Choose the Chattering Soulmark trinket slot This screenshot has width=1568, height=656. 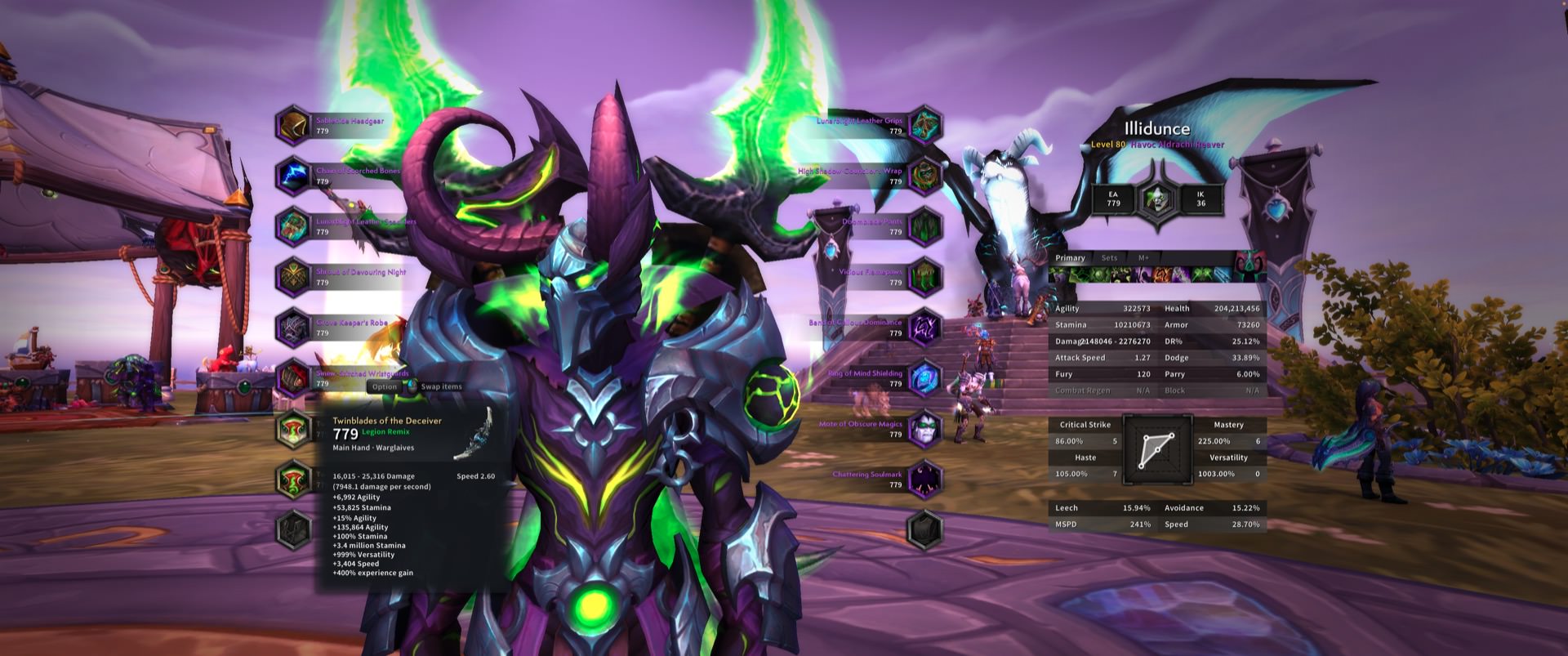tap(925, 480)
